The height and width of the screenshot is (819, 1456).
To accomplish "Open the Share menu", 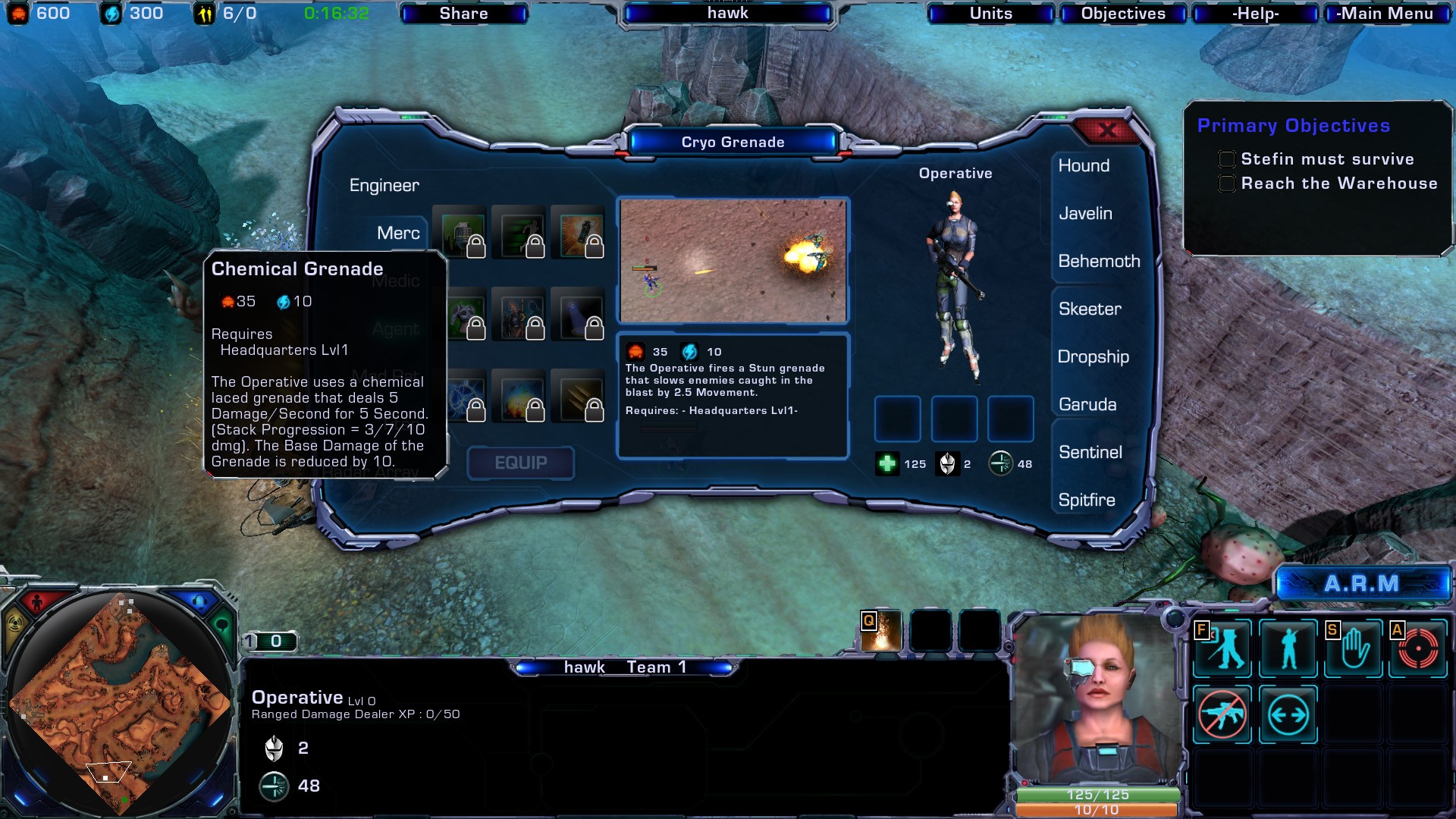I will (x=463, y=14).
